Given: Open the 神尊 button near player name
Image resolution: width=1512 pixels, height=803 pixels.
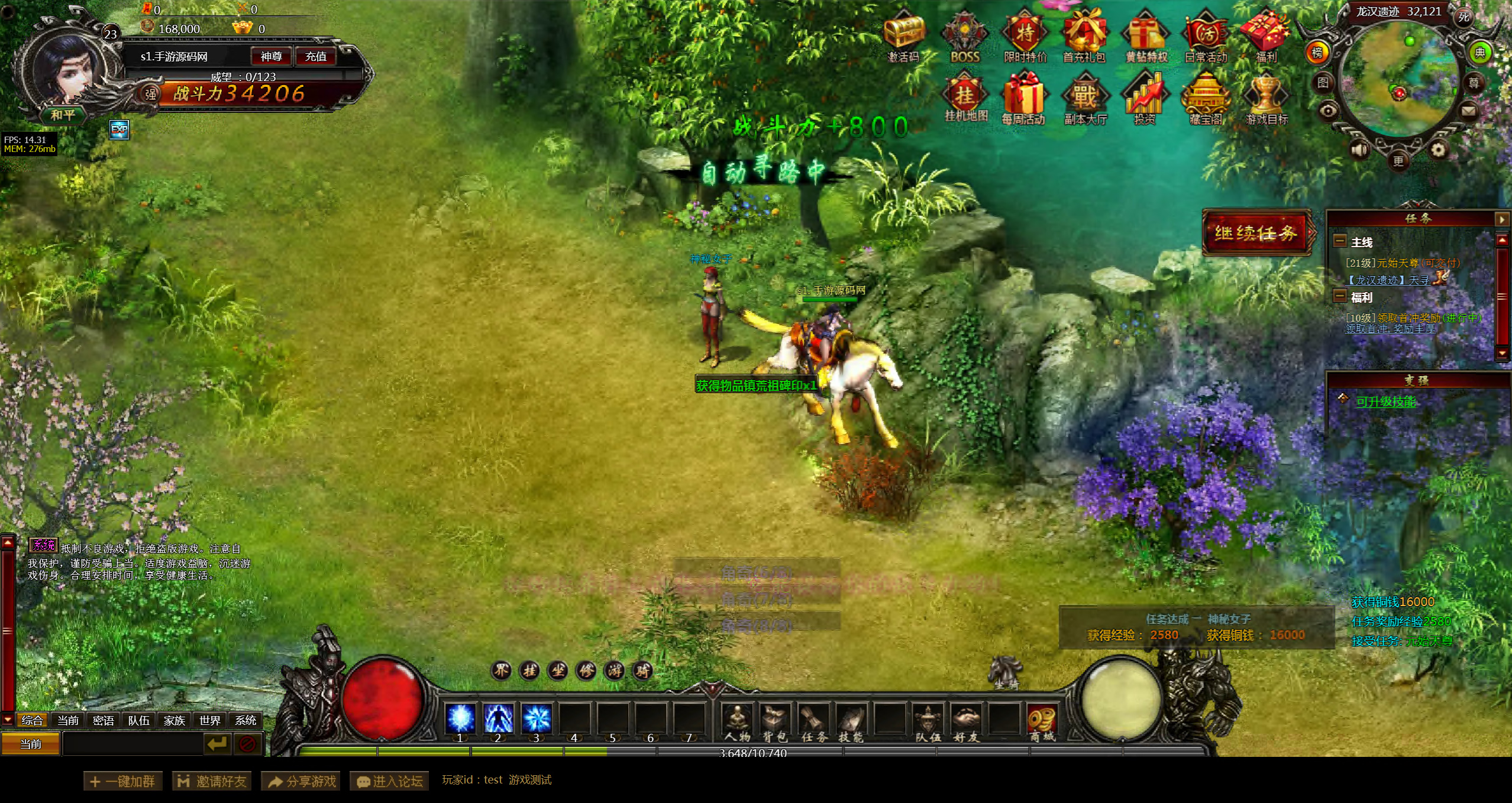Looking at the screenshot, I should pyautogui.click(x=271, y=57).
